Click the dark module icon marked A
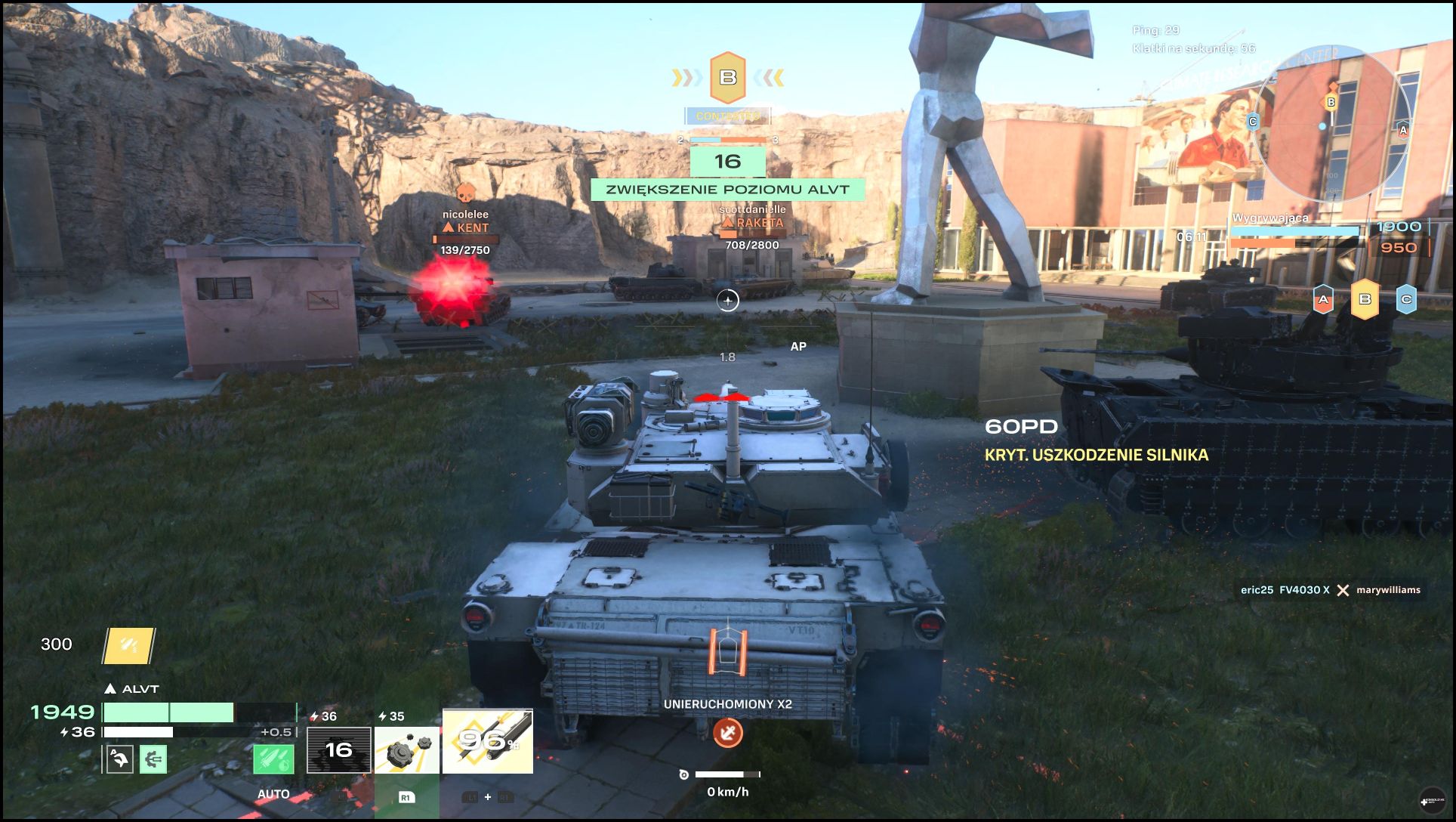 119,759
